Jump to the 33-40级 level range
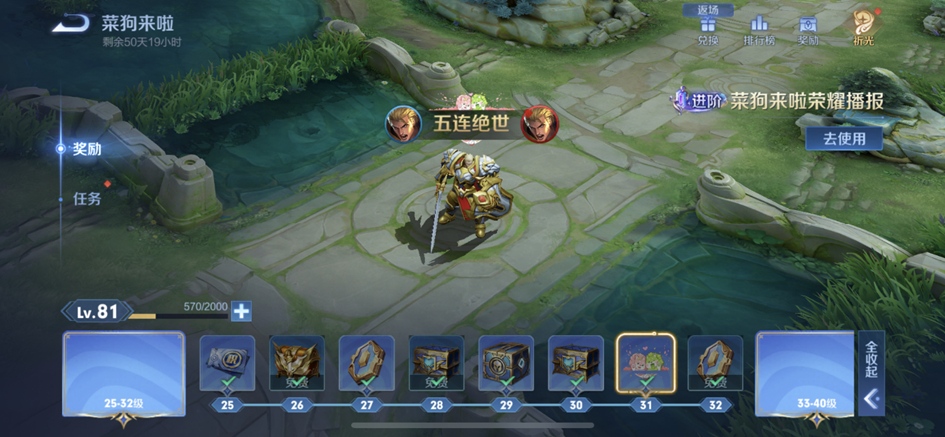Screen dimensions: 945x437 pos(804,374)
